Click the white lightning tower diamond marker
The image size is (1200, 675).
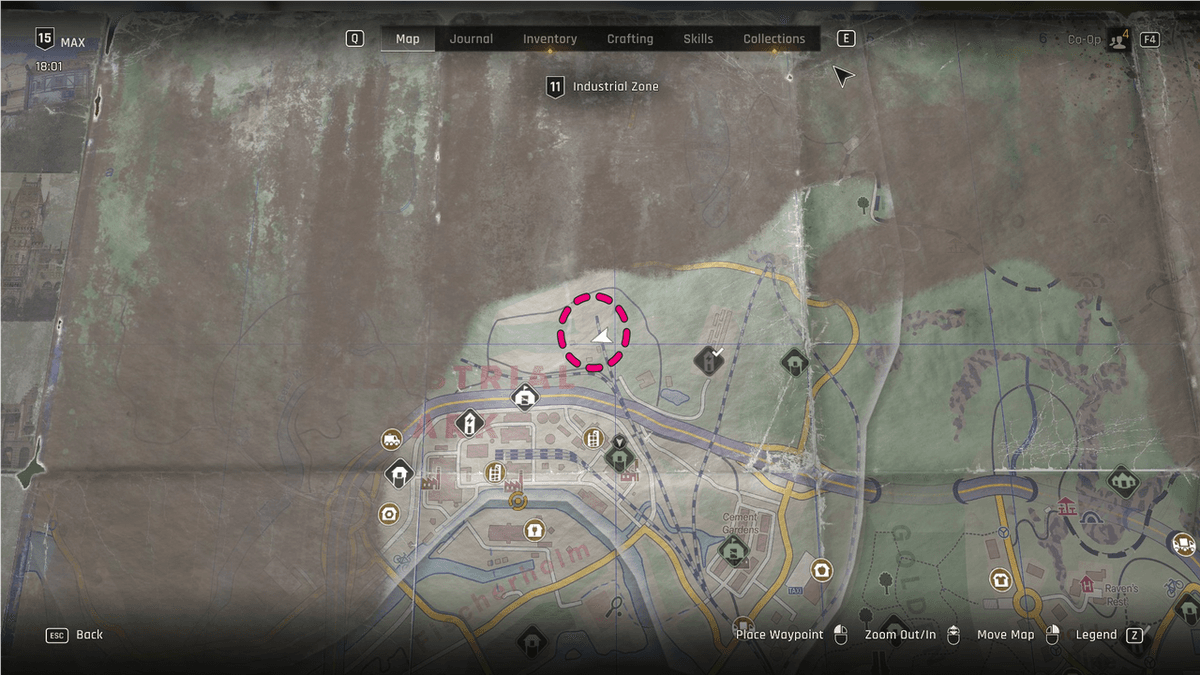470,424
